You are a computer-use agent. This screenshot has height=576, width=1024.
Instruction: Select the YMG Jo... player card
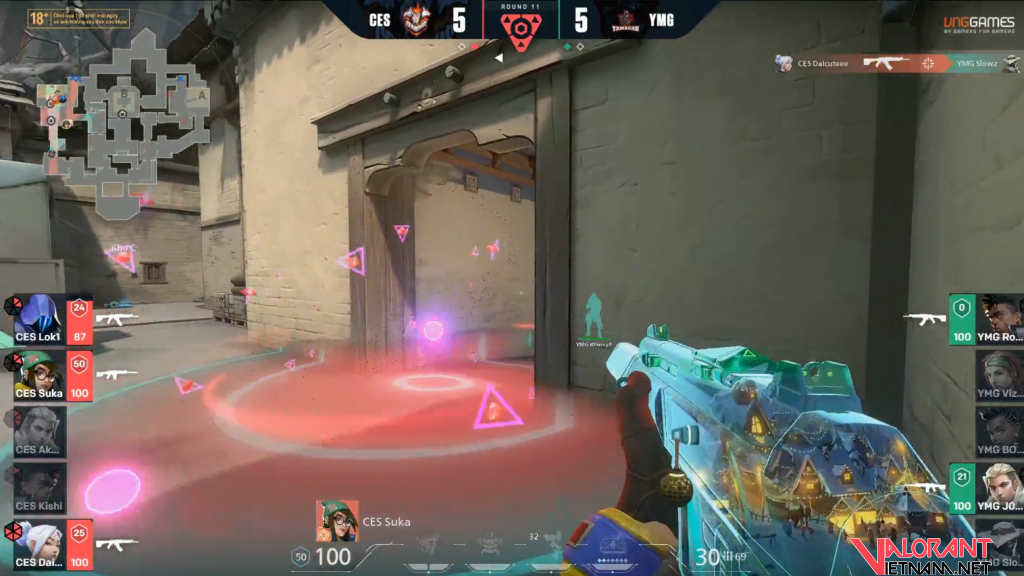point(997,488)
